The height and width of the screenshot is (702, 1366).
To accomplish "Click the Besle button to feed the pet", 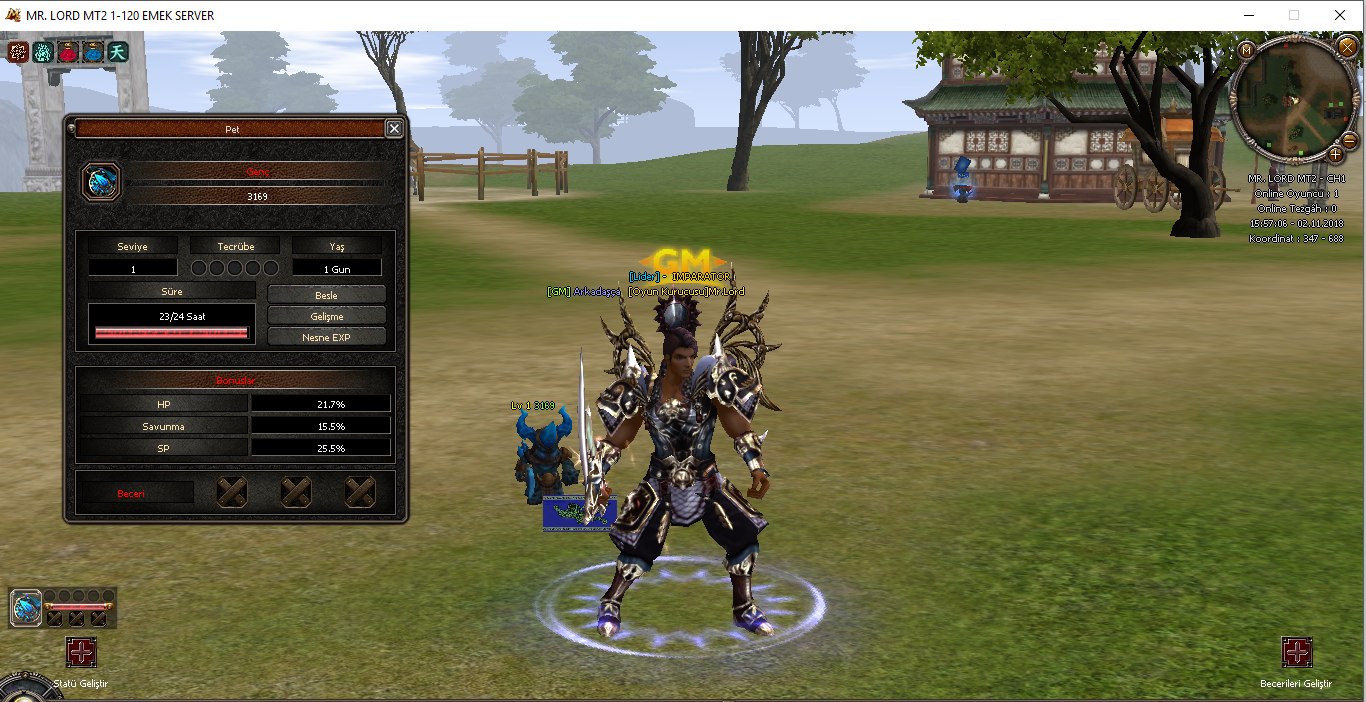I will pyautogui.click(x=326, y=295).
